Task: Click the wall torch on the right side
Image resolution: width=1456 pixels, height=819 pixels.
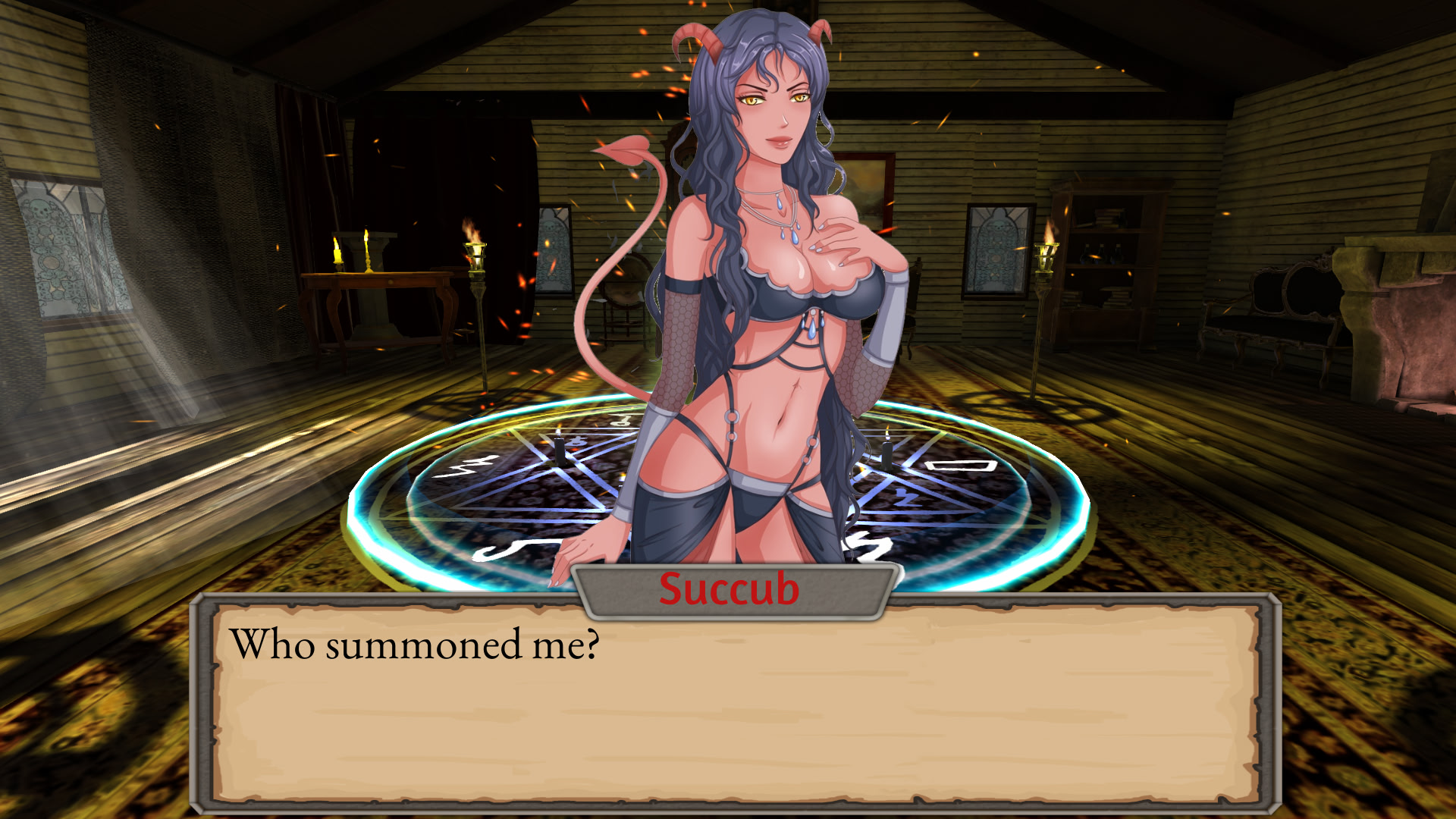Action: pyautogui.click(x=1046, y=258)
